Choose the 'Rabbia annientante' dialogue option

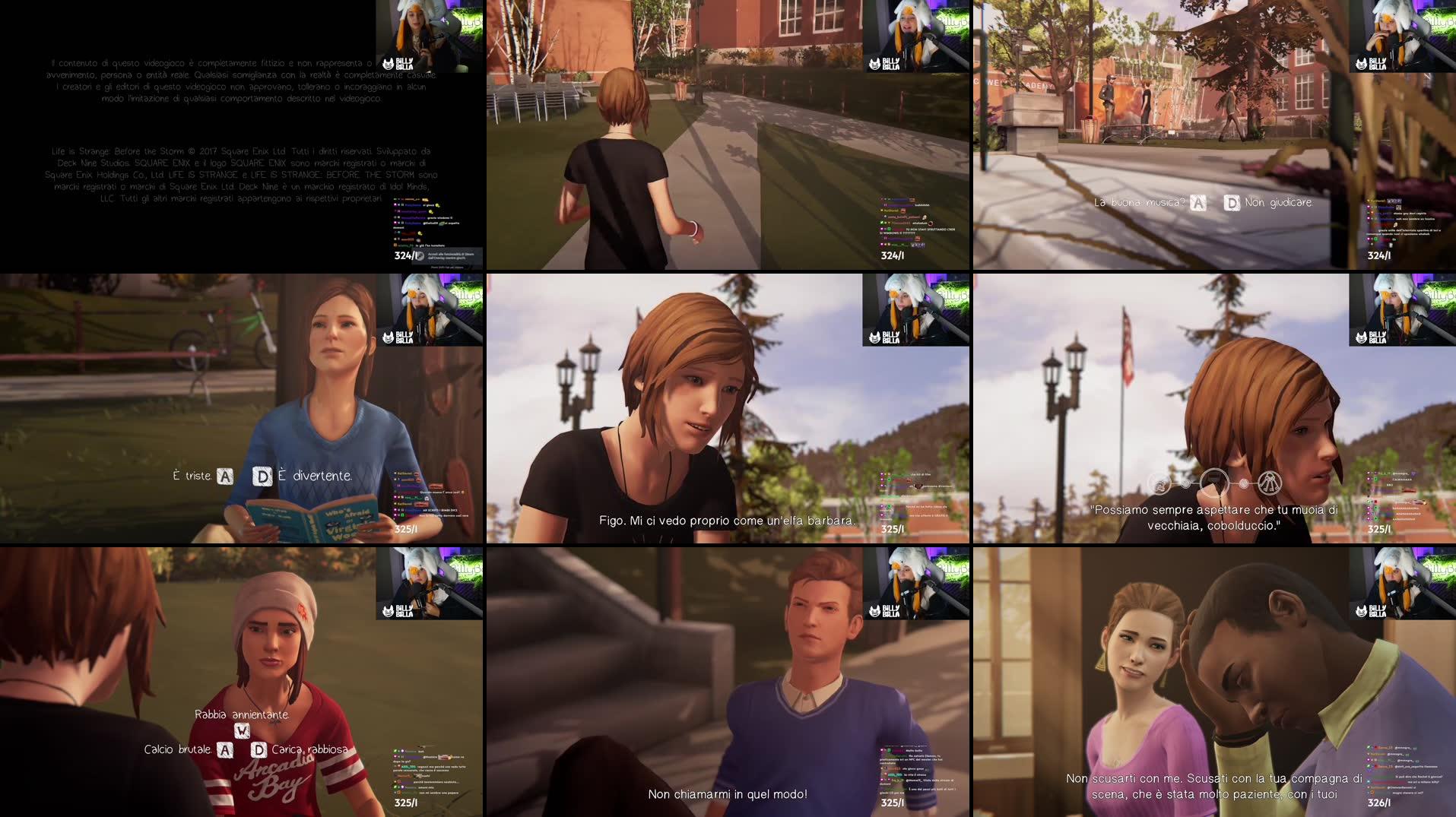243,714
